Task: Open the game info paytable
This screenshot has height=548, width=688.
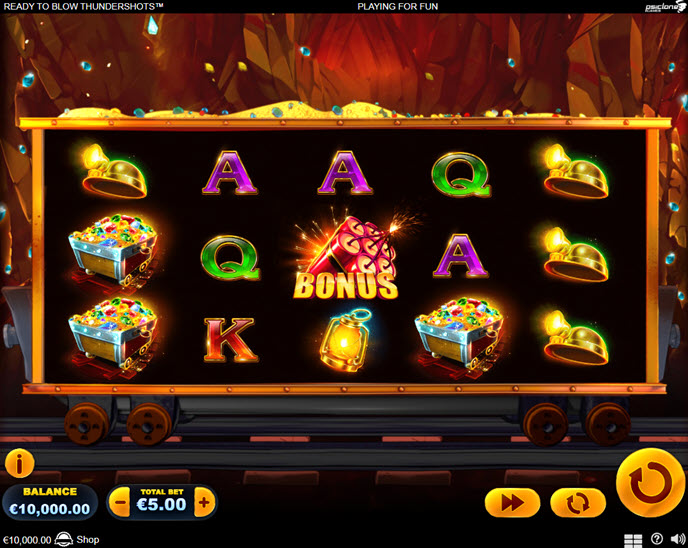Action: pos(20,463)
